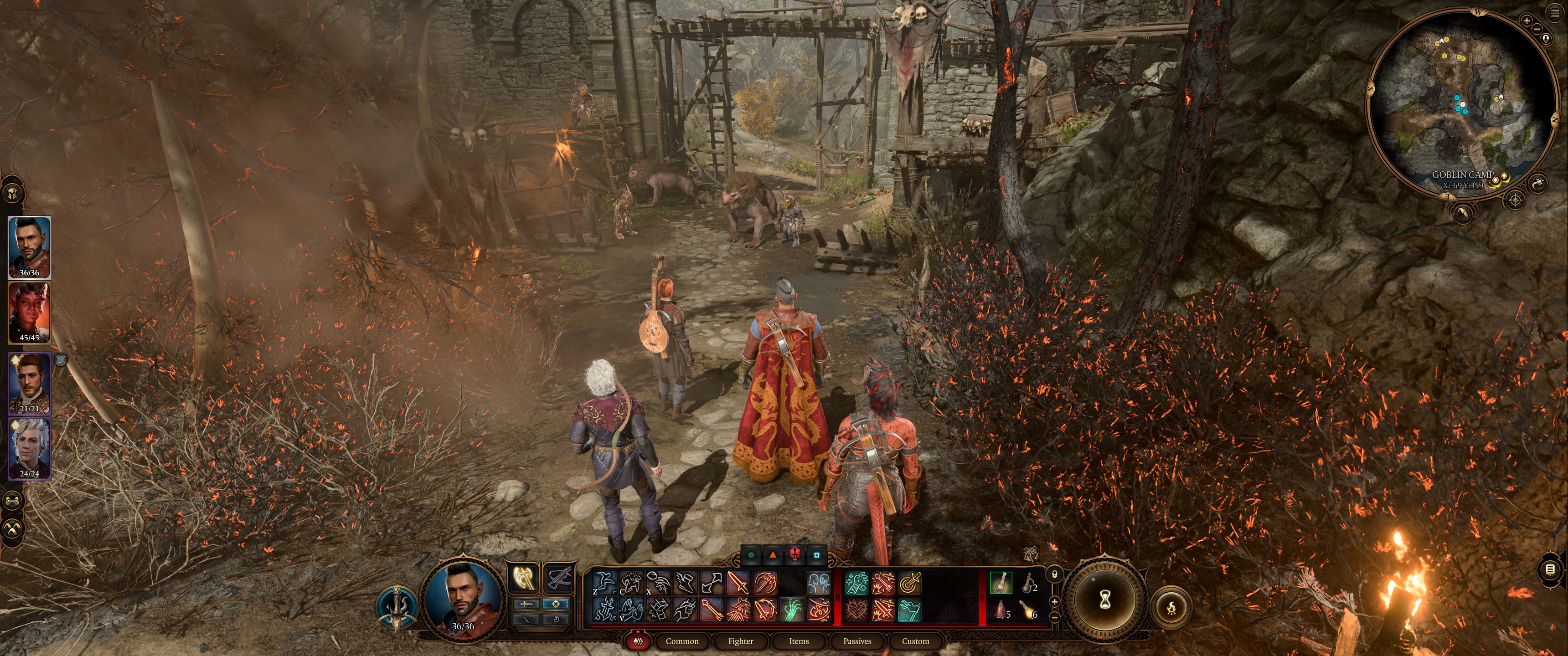Show the Items hotbar tab

pos(799,641)
